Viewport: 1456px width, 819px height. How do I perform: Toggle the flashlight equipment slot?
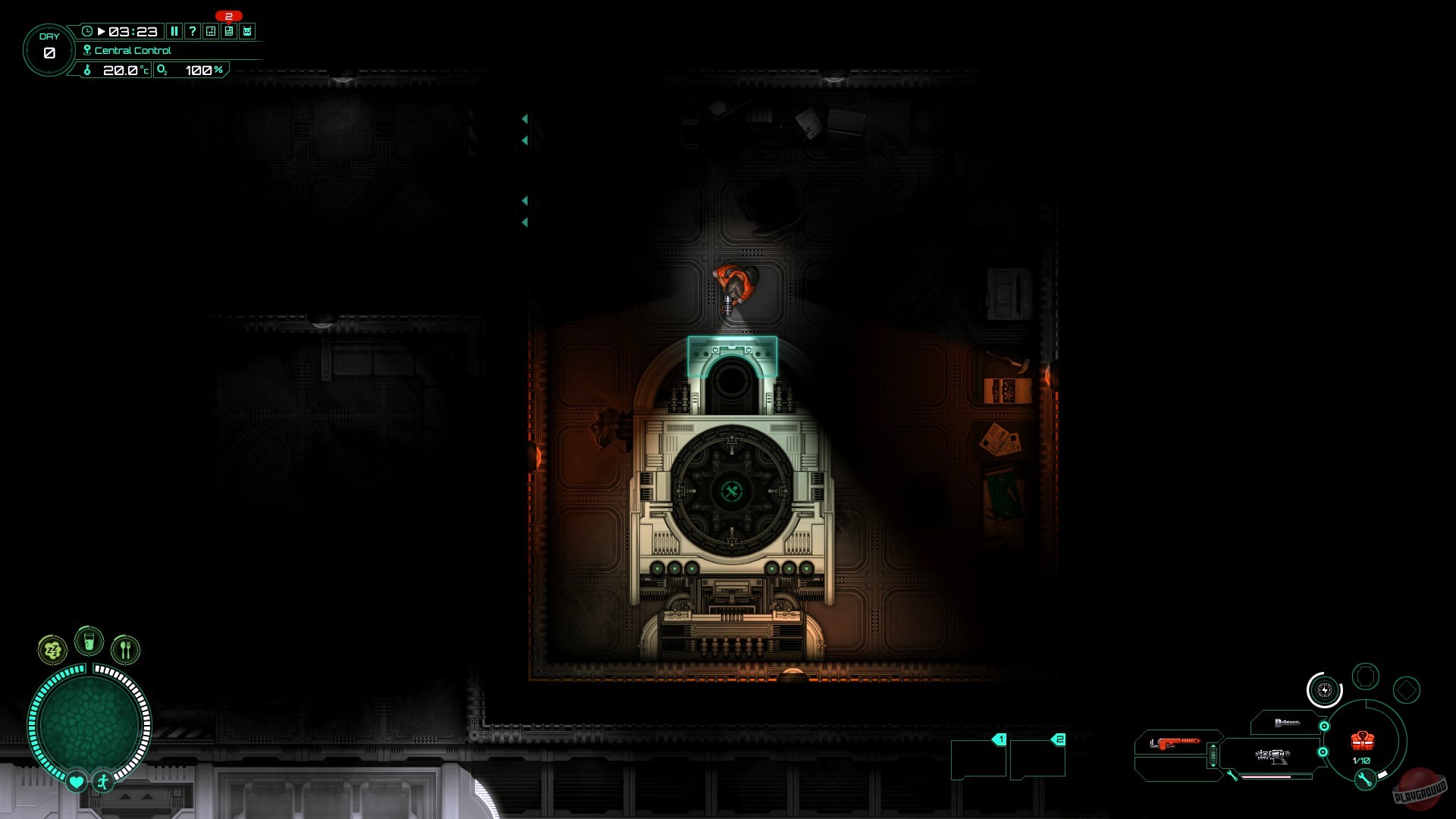(x=1288, y=723)
